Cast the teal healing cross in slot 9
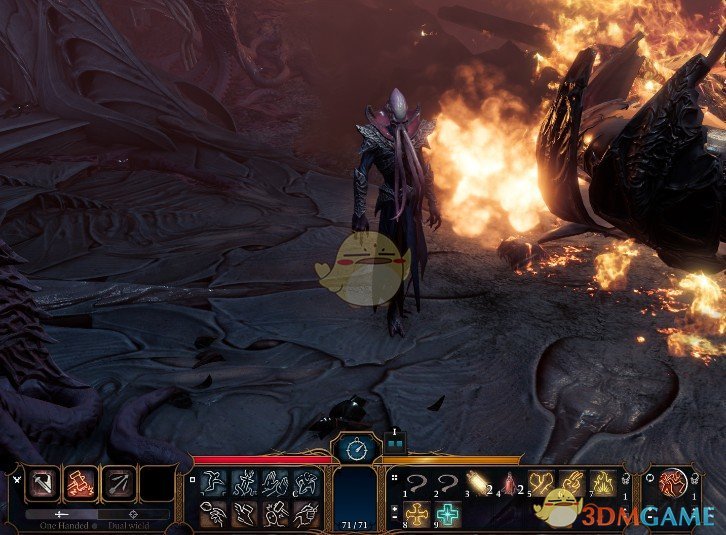The width and height of the screenshot is (726, 535). tap(447, 514)
